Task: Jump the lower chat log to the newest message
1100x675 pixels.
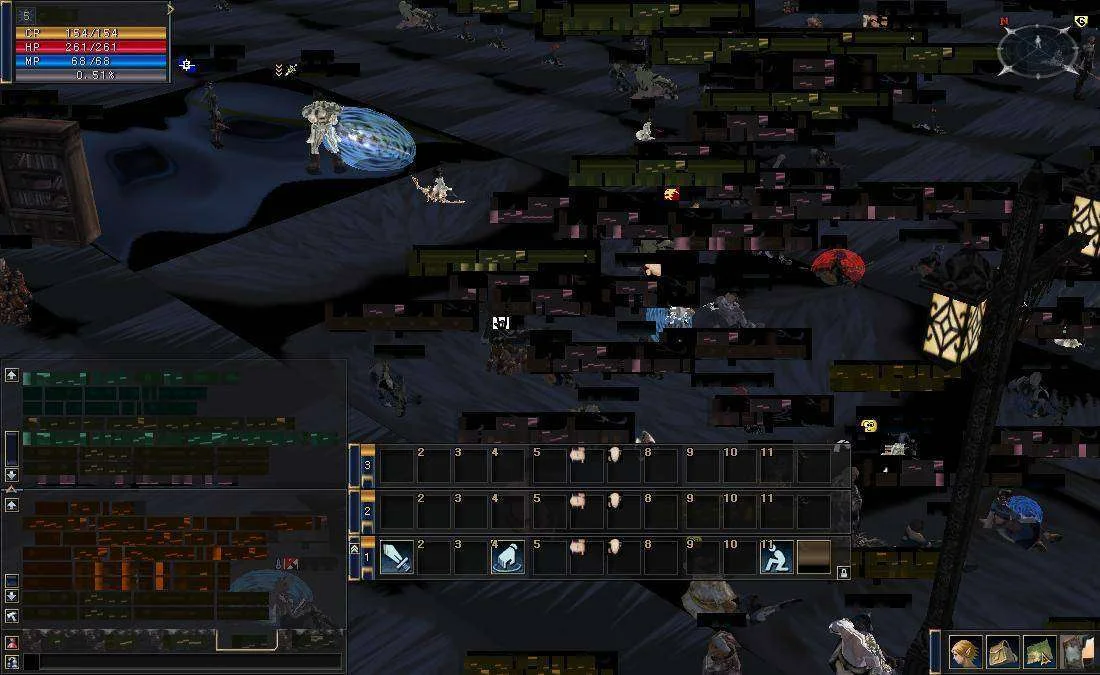Action: [11, 616]
